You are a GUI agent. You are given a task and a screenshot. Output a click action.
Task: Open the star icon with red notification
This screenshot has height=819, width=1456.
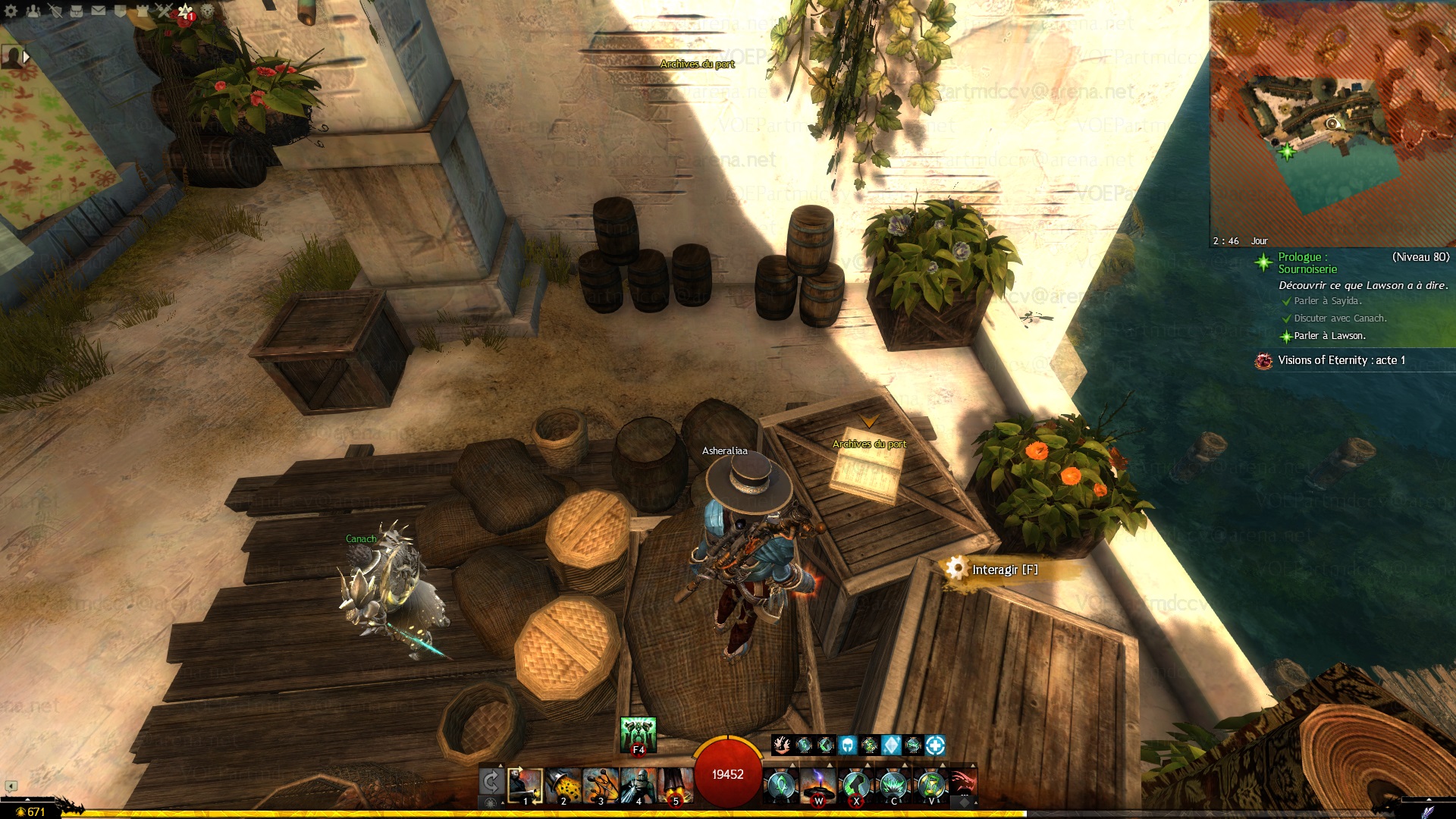click(186, 11)
